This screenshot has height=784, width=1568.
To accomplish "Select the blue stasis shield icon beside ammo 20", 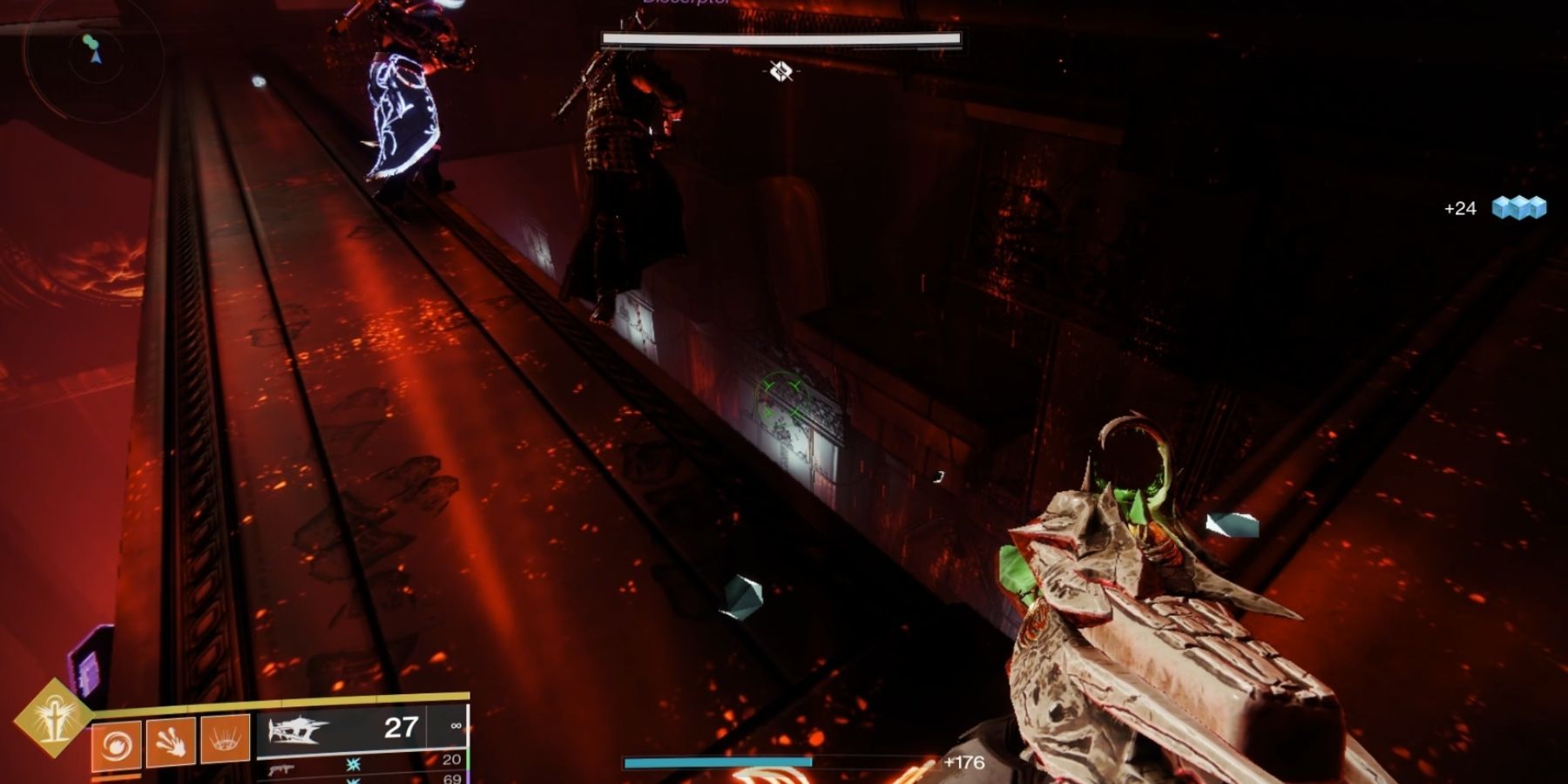I will pyautogui.click(x=353, y=765).
